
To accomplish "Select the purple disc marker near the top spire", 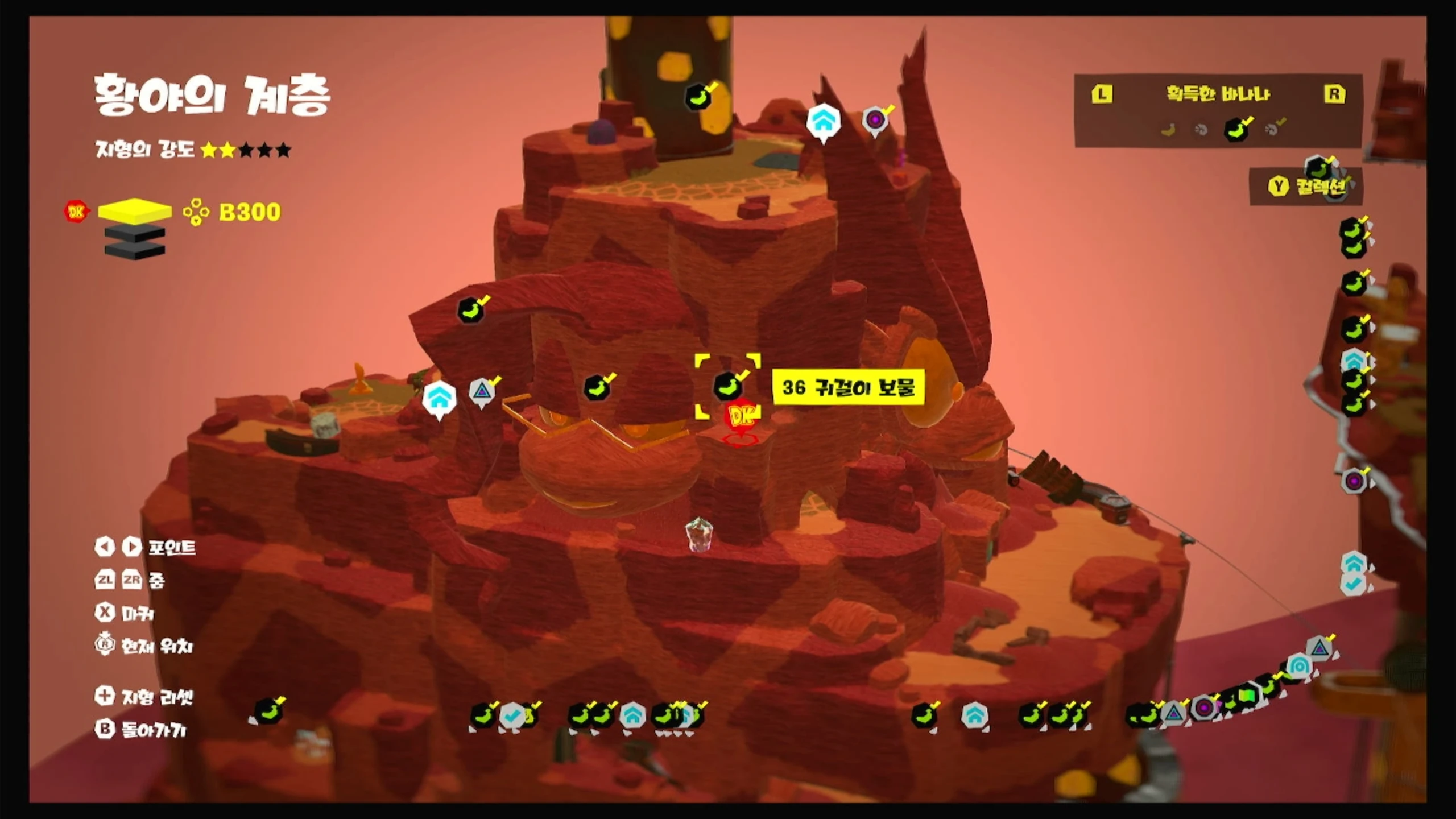I will [875, 120].
